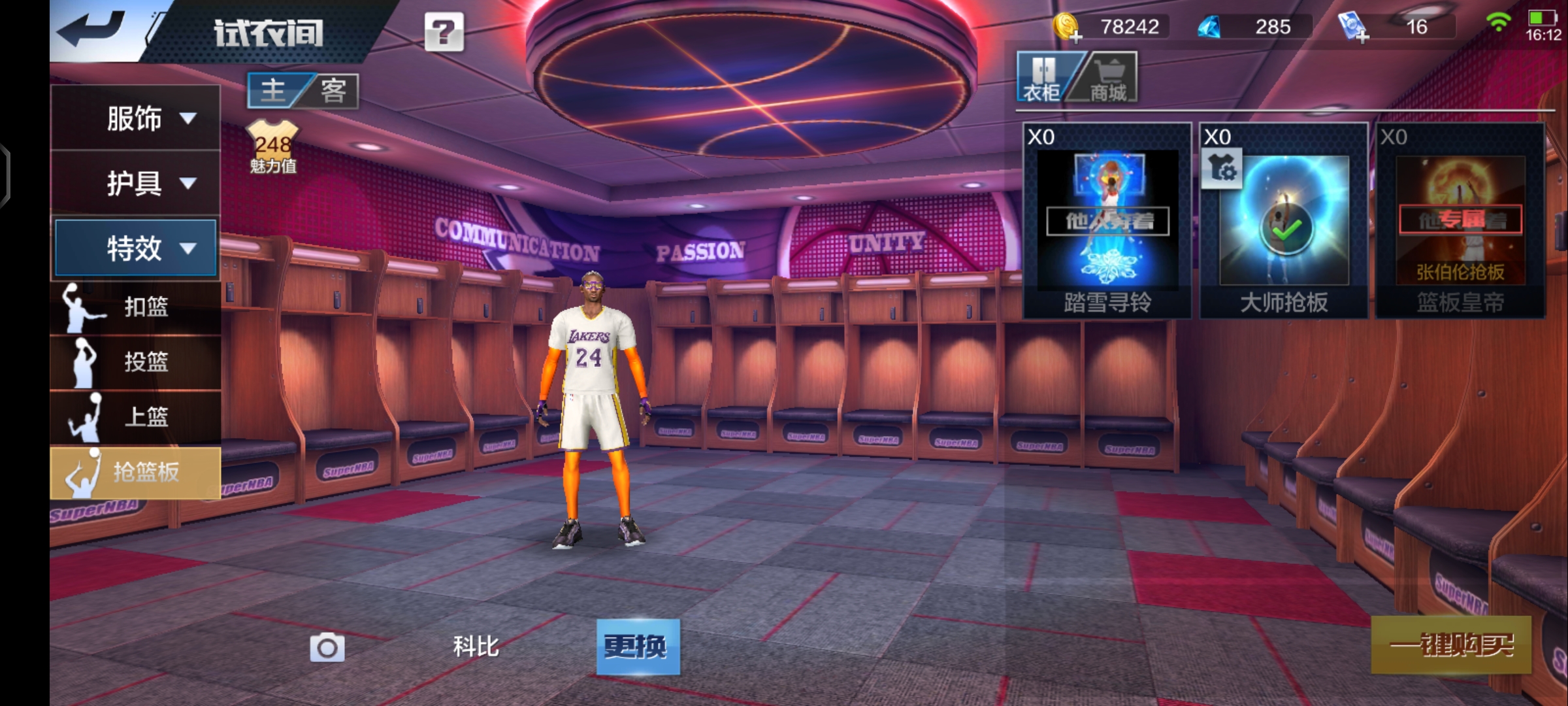This screenshot has width=1568, height=706.
Task: Expand the 护具 protective gear category
Action: (135, 183)
